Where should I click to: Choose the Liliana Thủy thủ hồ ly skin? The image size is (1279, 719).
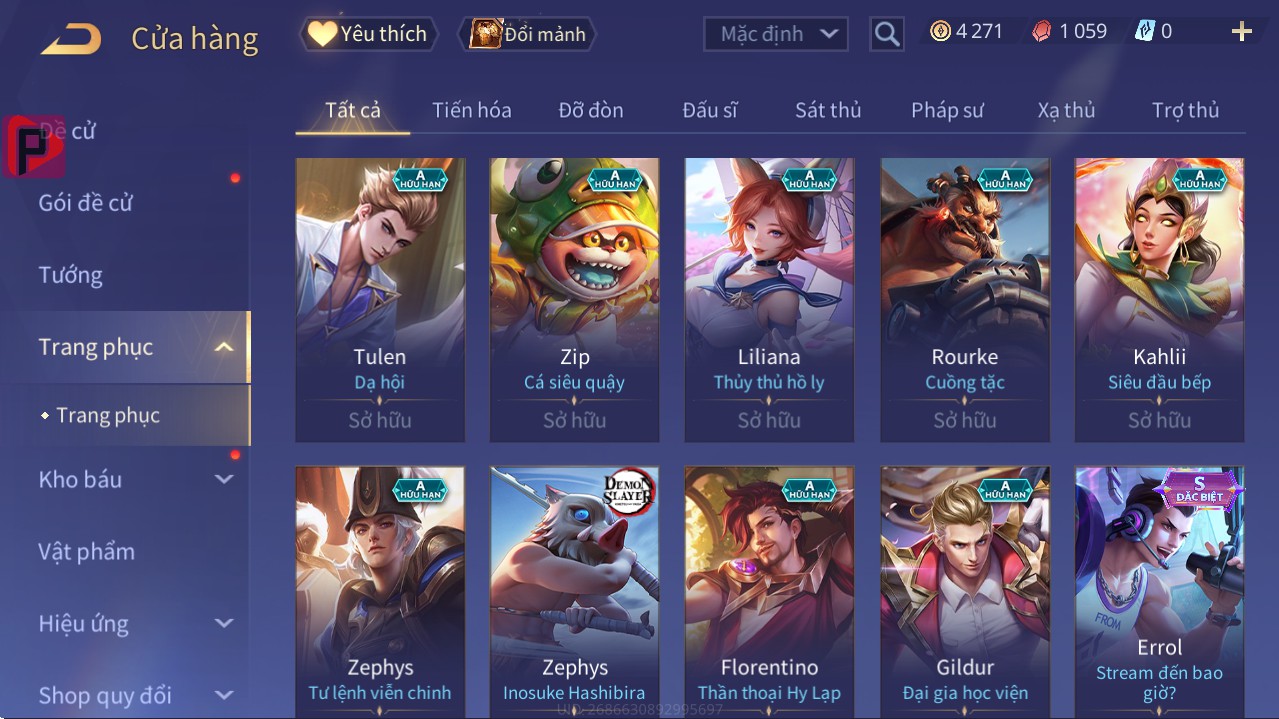(769, 299)
